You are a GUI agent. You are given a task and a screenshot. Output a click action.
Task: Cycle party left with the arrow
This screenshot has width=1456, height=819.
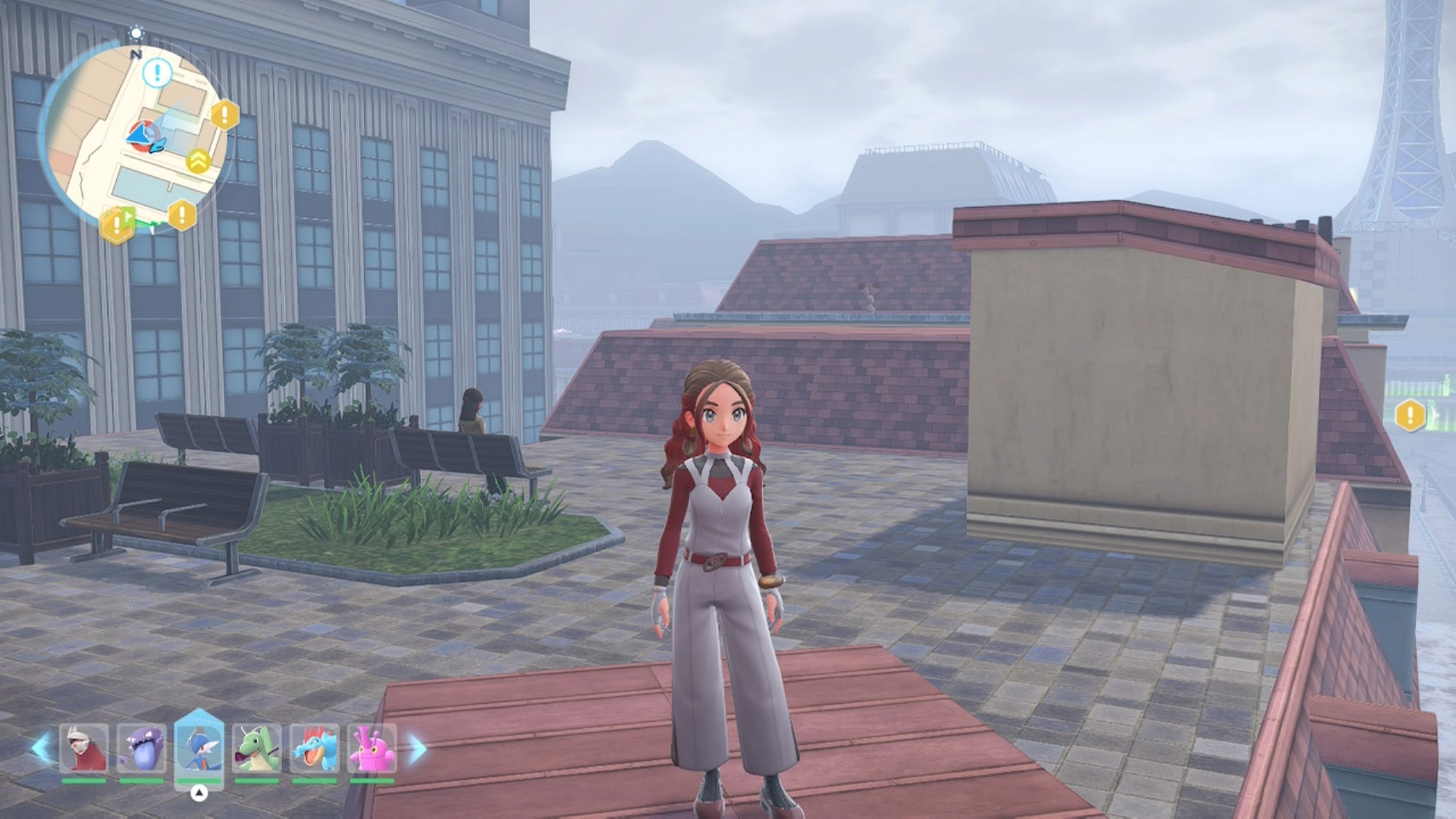40,748
